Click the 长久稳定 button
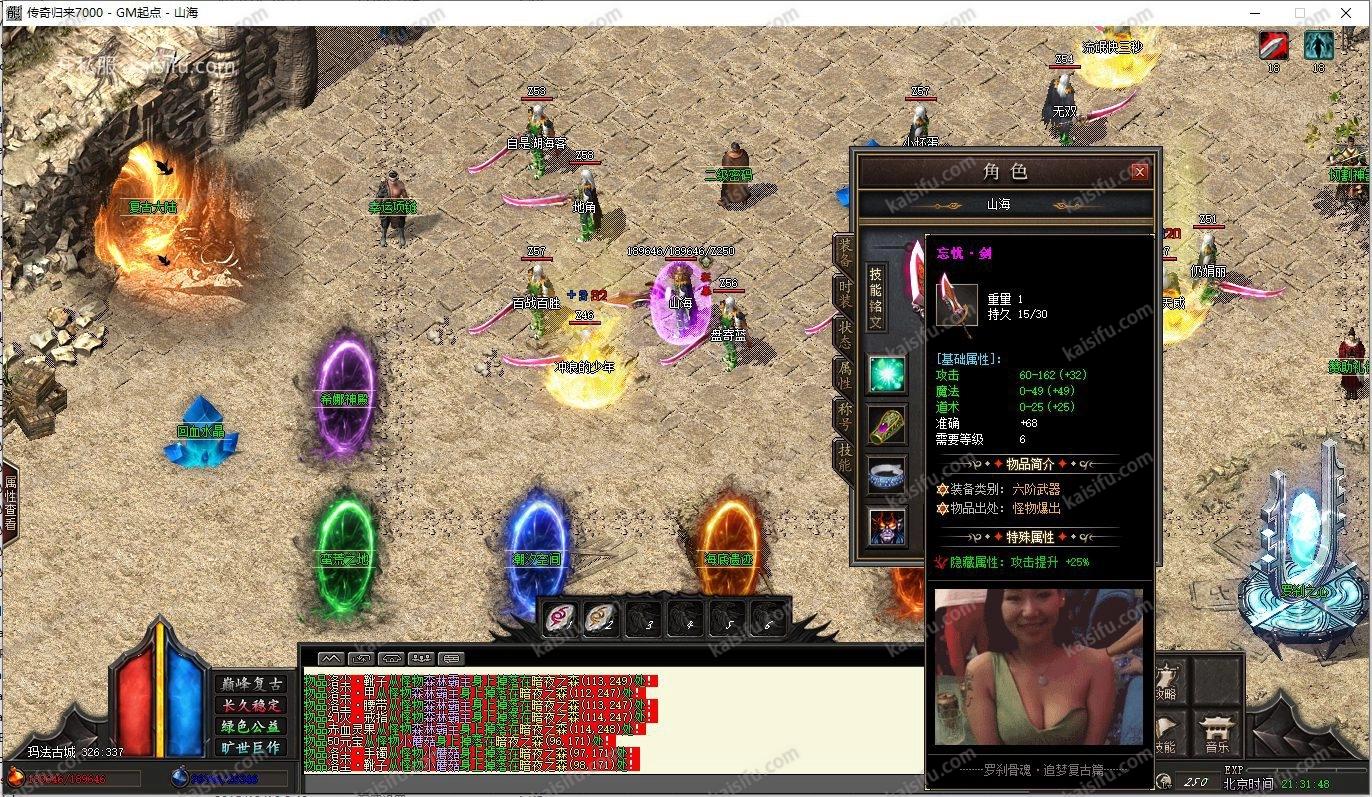 251,705
